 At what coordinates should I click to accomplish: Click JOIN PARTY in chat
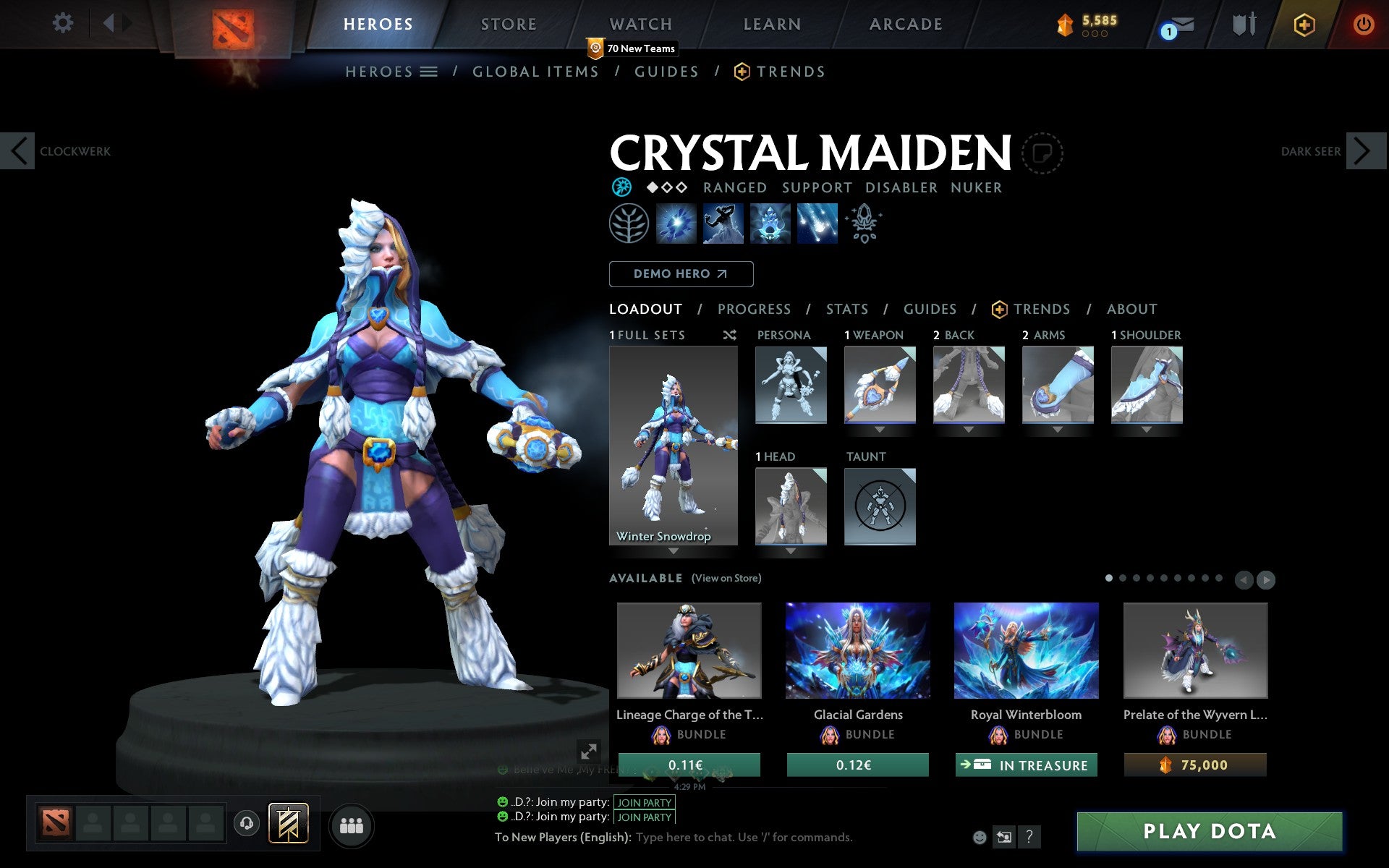pos(642,802)
